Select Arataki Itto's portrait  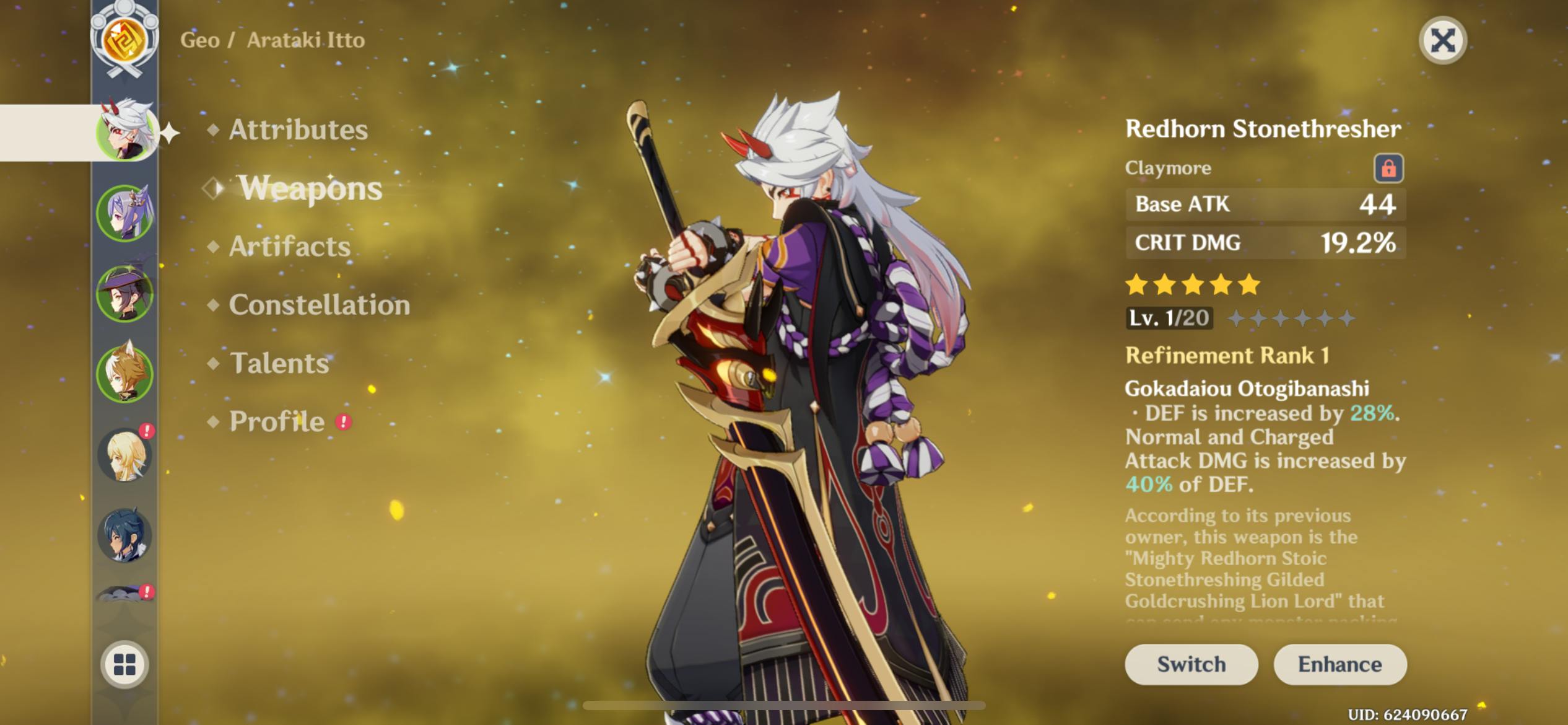point(124,133)
